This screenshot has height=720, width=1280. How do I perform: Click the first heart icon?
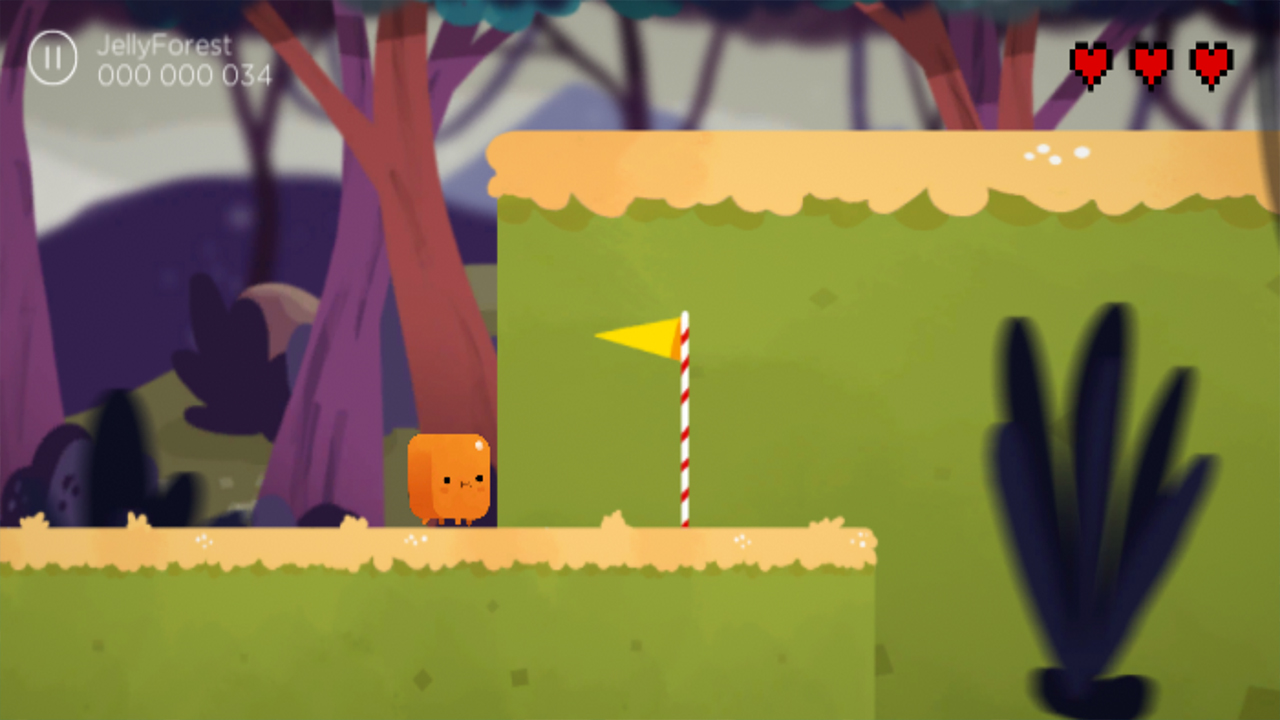pyautogui.click(x=1089, y=63)
